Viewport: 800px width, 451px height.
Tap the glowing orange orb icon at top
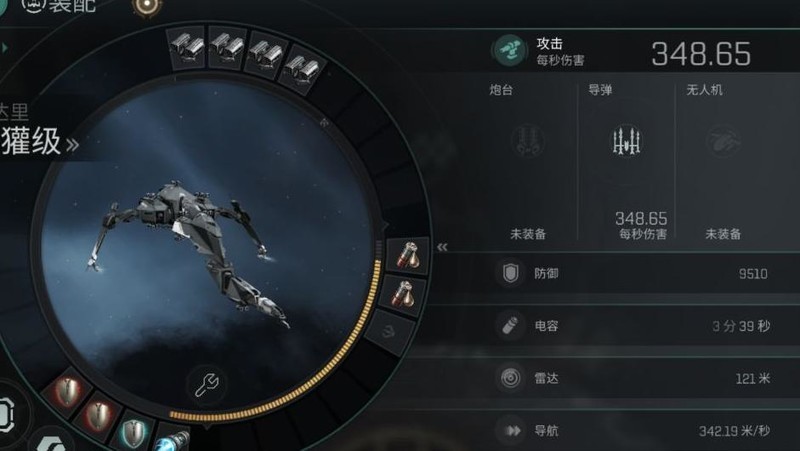[149, 6]
